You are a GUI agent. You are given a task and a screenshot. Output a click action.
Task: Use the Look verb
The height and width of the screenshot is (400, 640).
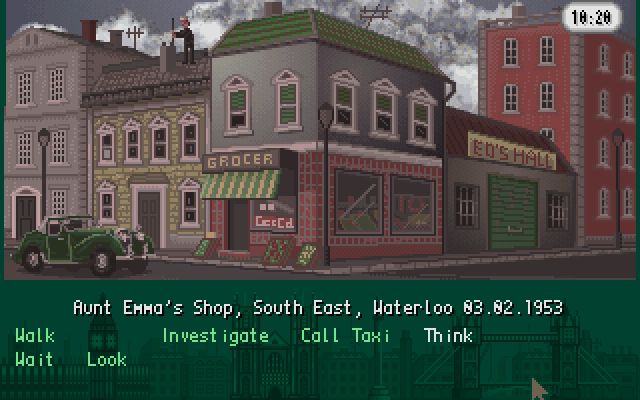coord(107,359)
